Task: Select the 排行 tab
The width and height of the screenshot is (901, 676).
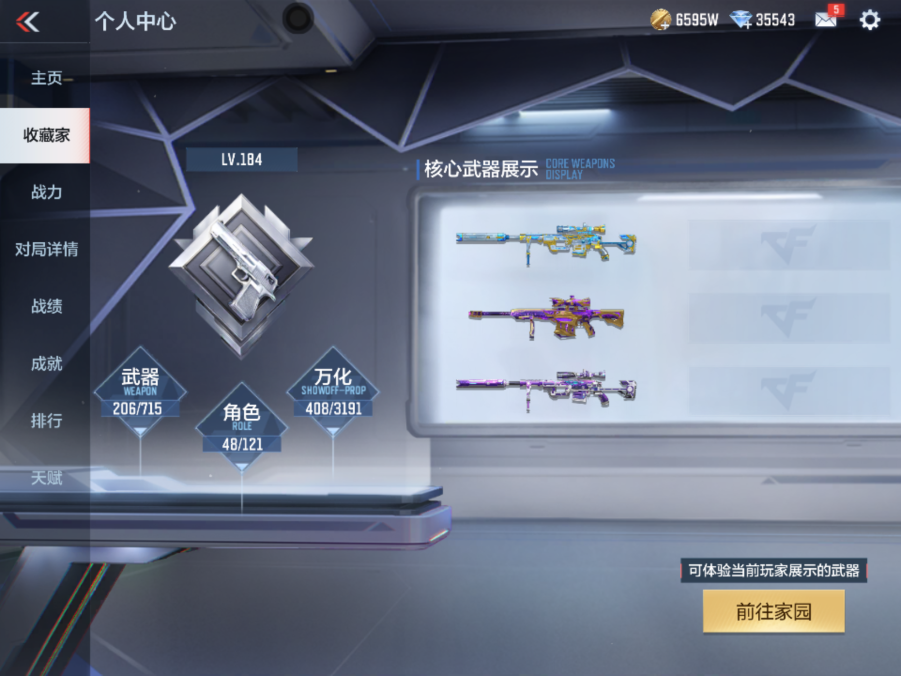Action: coord(46,420)
